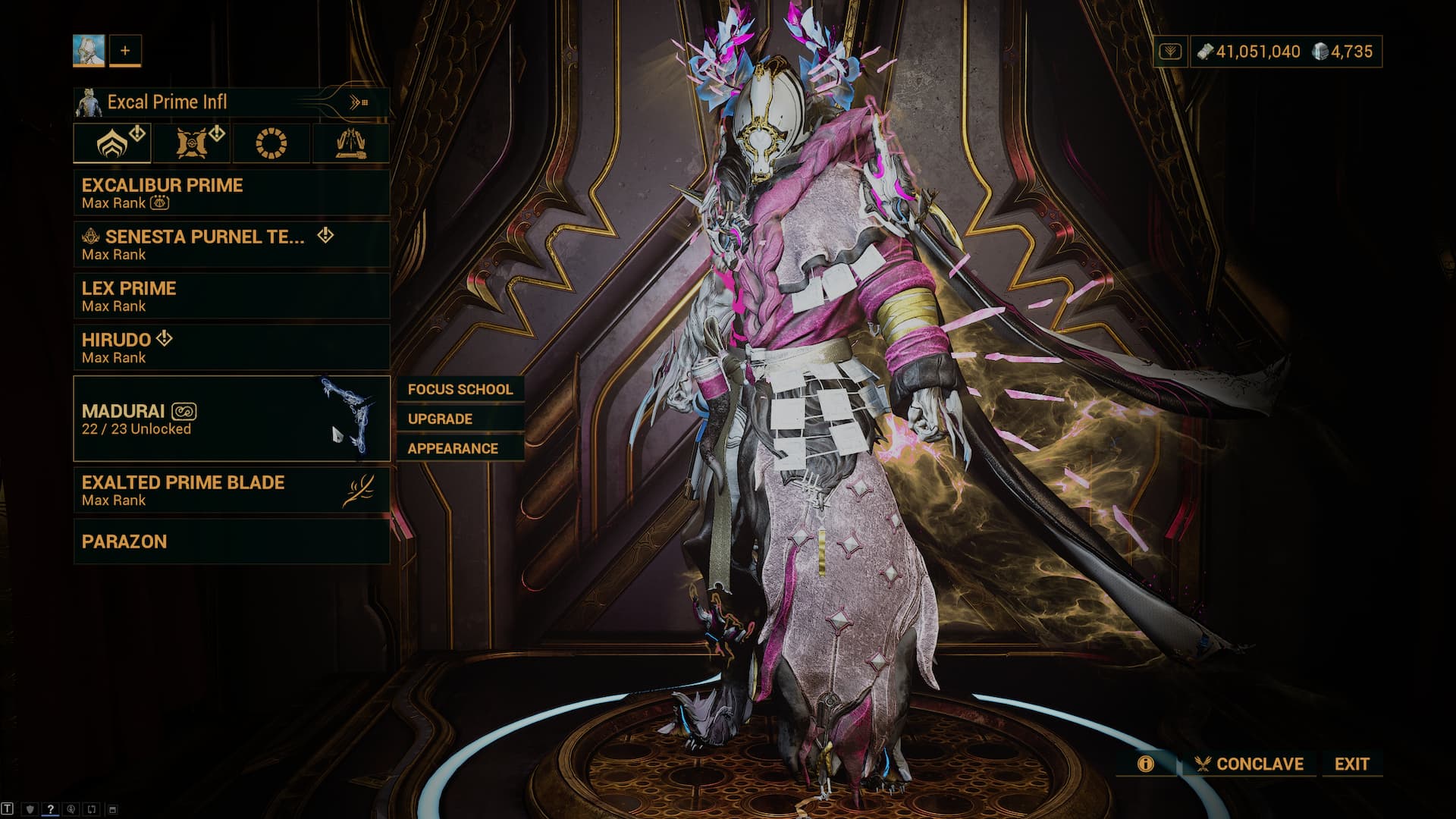Screen dimensions: 1456x819
Task: Open the gear wheel tab
Action: 271,143
